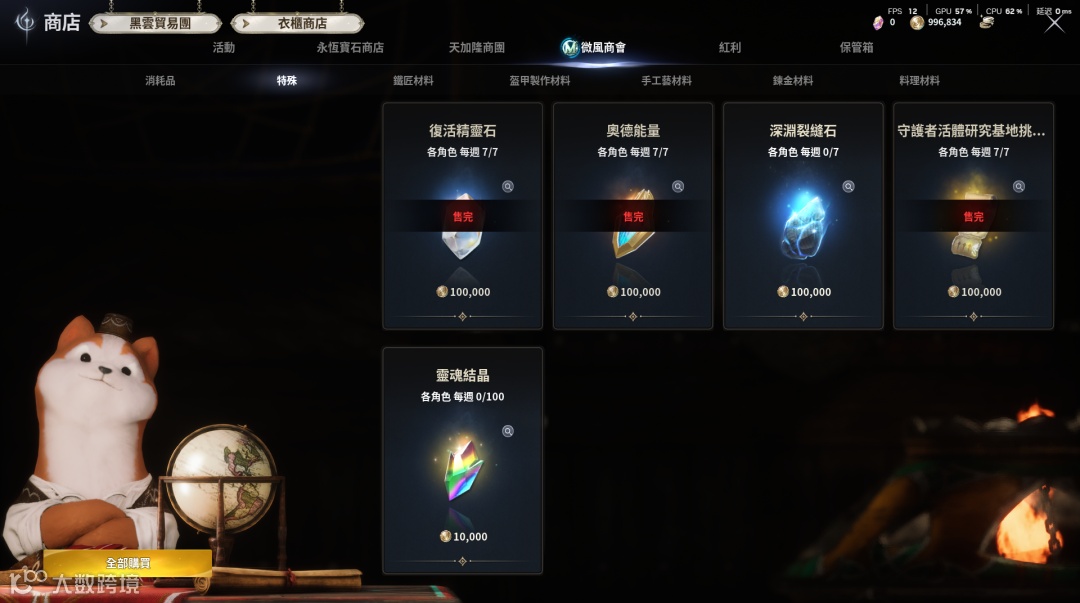1080x603 pixels.
Task: Switch to 盔甲製作材料 category
Action: coord(540,80)
